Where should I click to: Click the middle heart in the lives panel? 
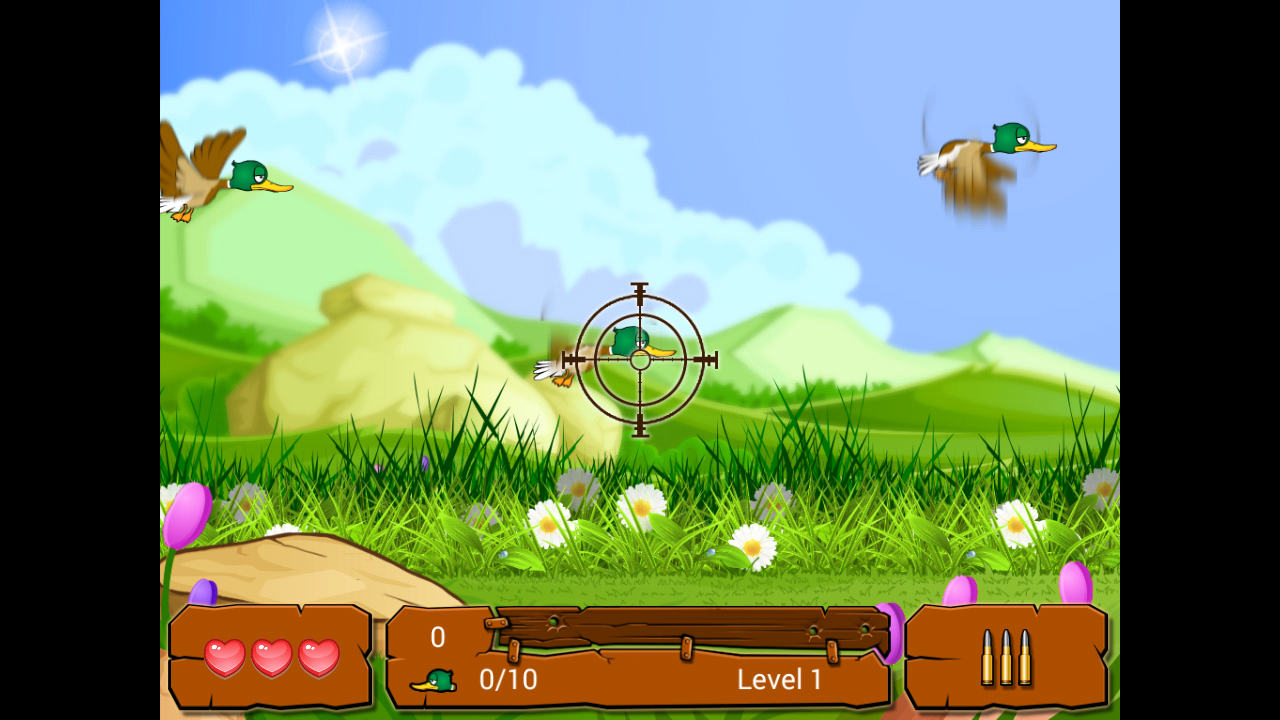tap(273, 655)
